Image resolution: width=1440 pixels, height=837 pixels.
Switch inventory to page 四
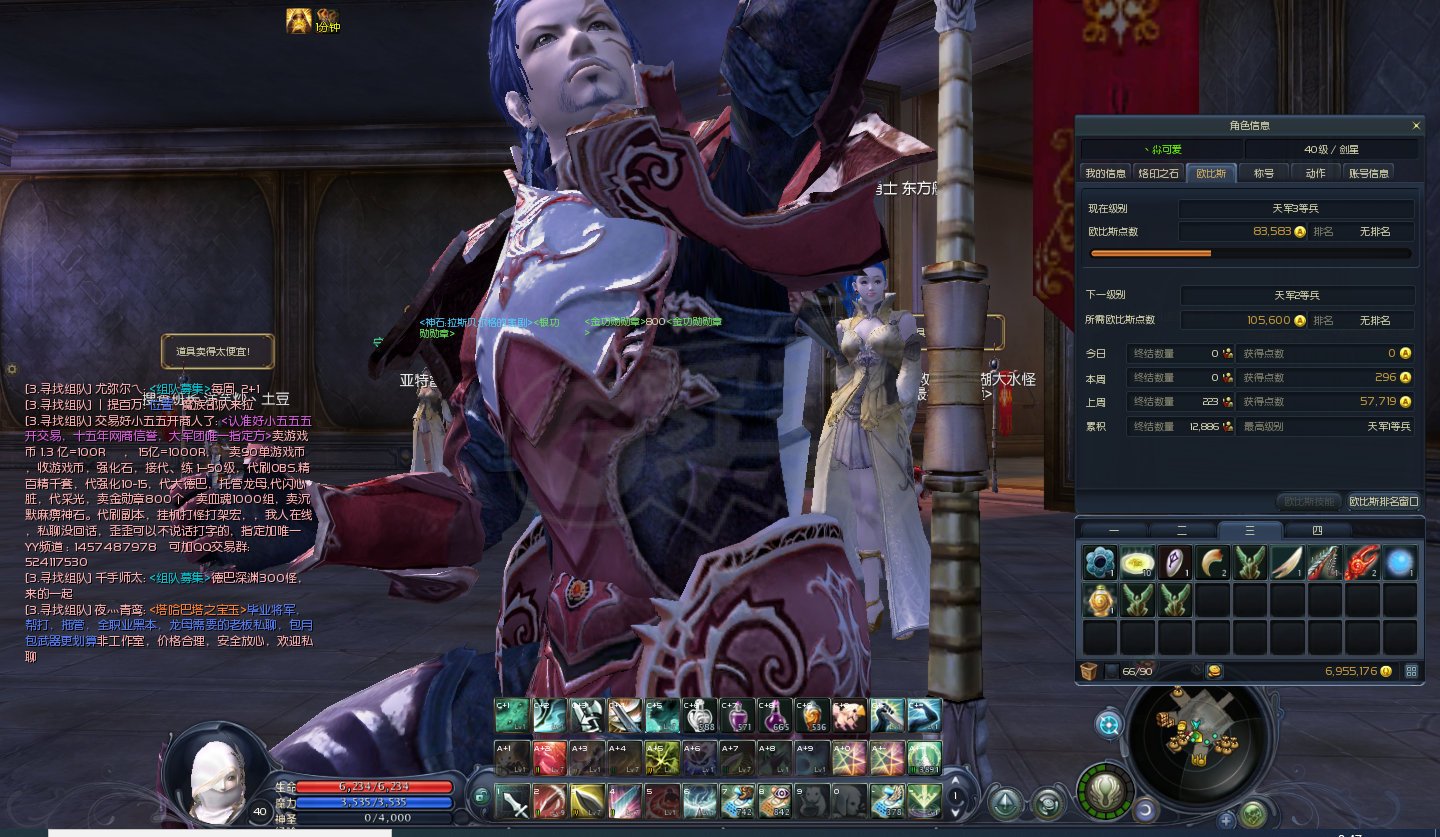(x=1316, y=530)
